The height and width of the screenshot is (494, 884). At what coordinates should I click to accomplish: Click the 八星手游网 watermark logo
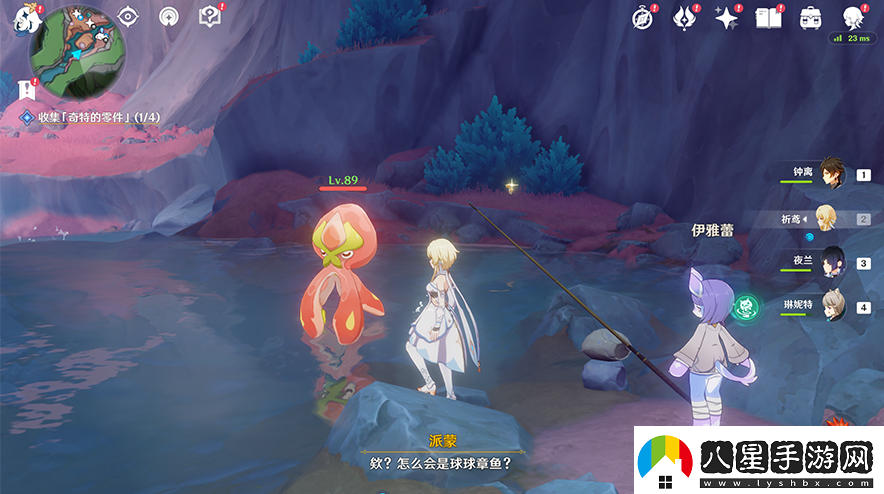[x=754, y=459]
